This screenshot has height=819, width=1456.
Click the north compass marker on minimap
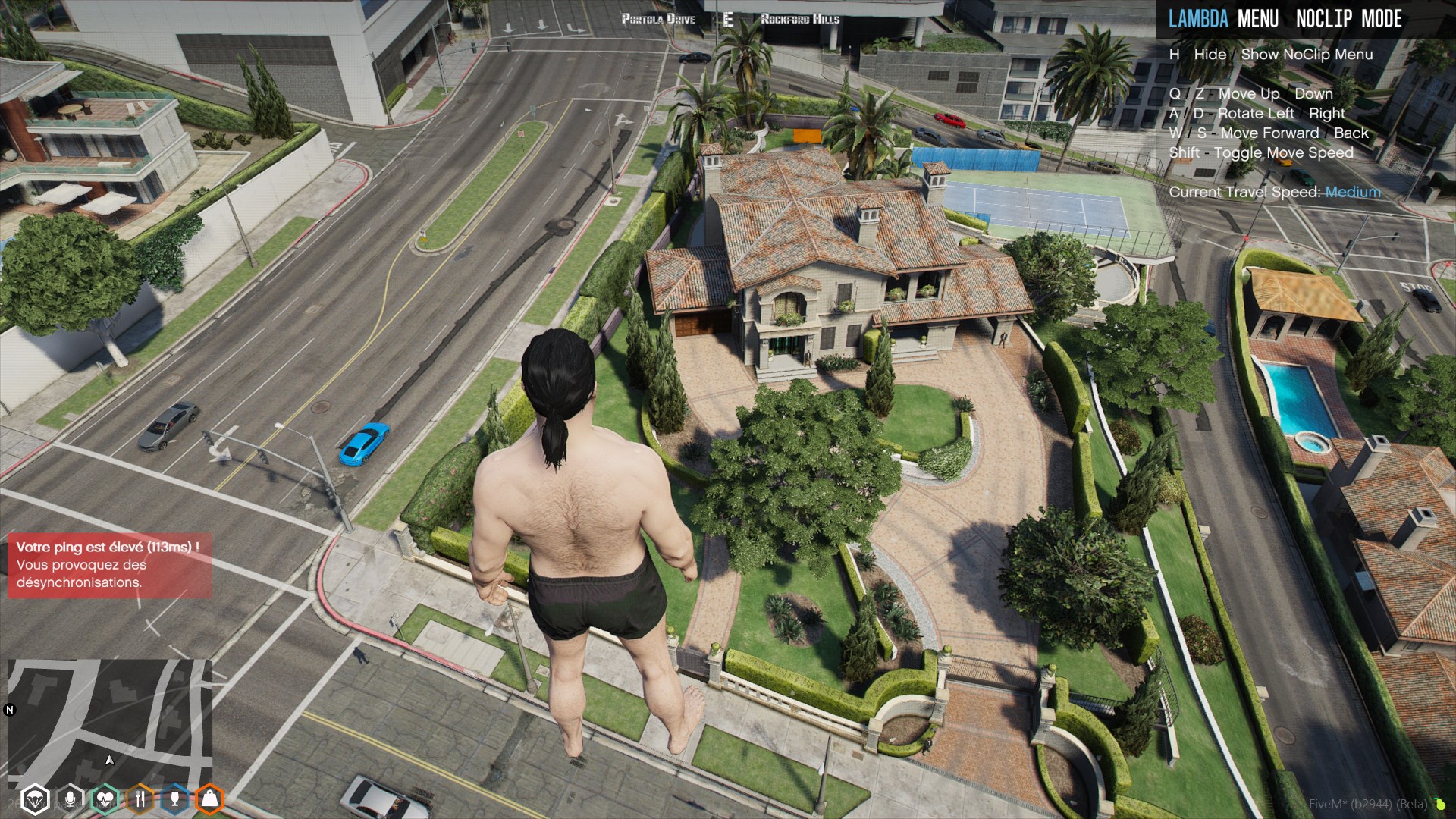(x=10, y=710)
